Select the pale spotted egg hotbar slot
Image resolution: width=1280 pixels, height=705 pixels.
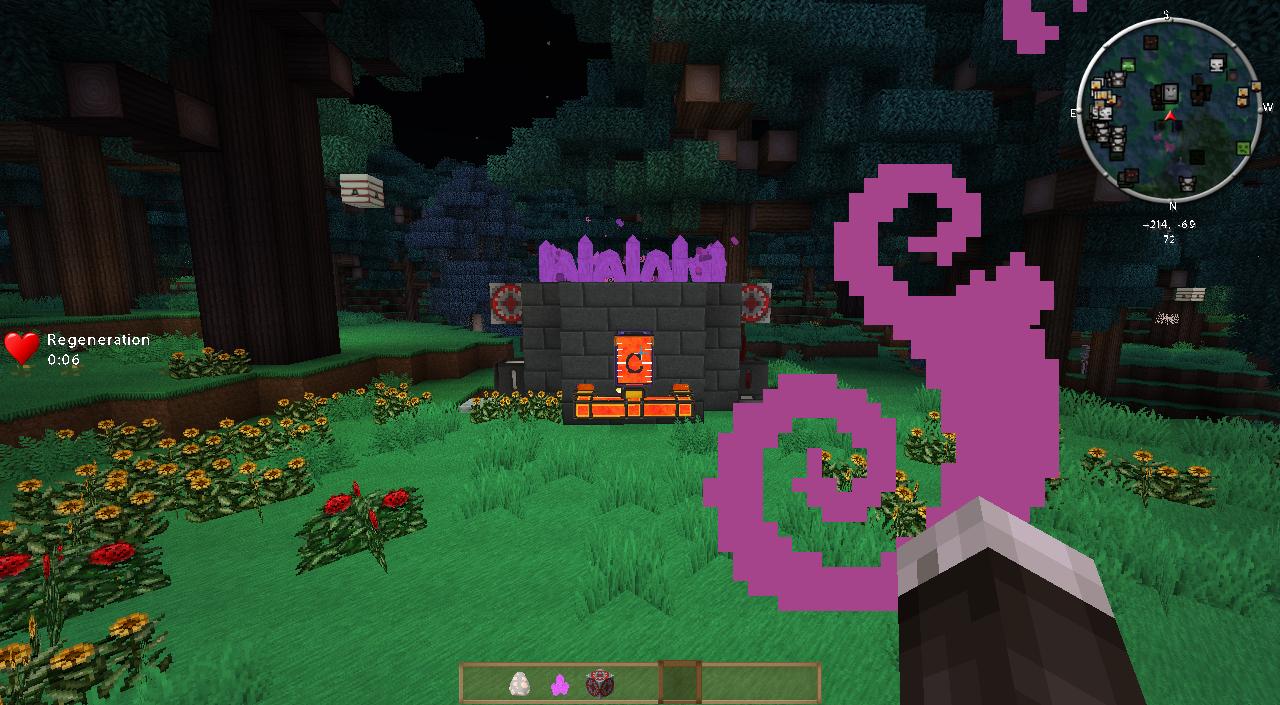coord(519,683)
